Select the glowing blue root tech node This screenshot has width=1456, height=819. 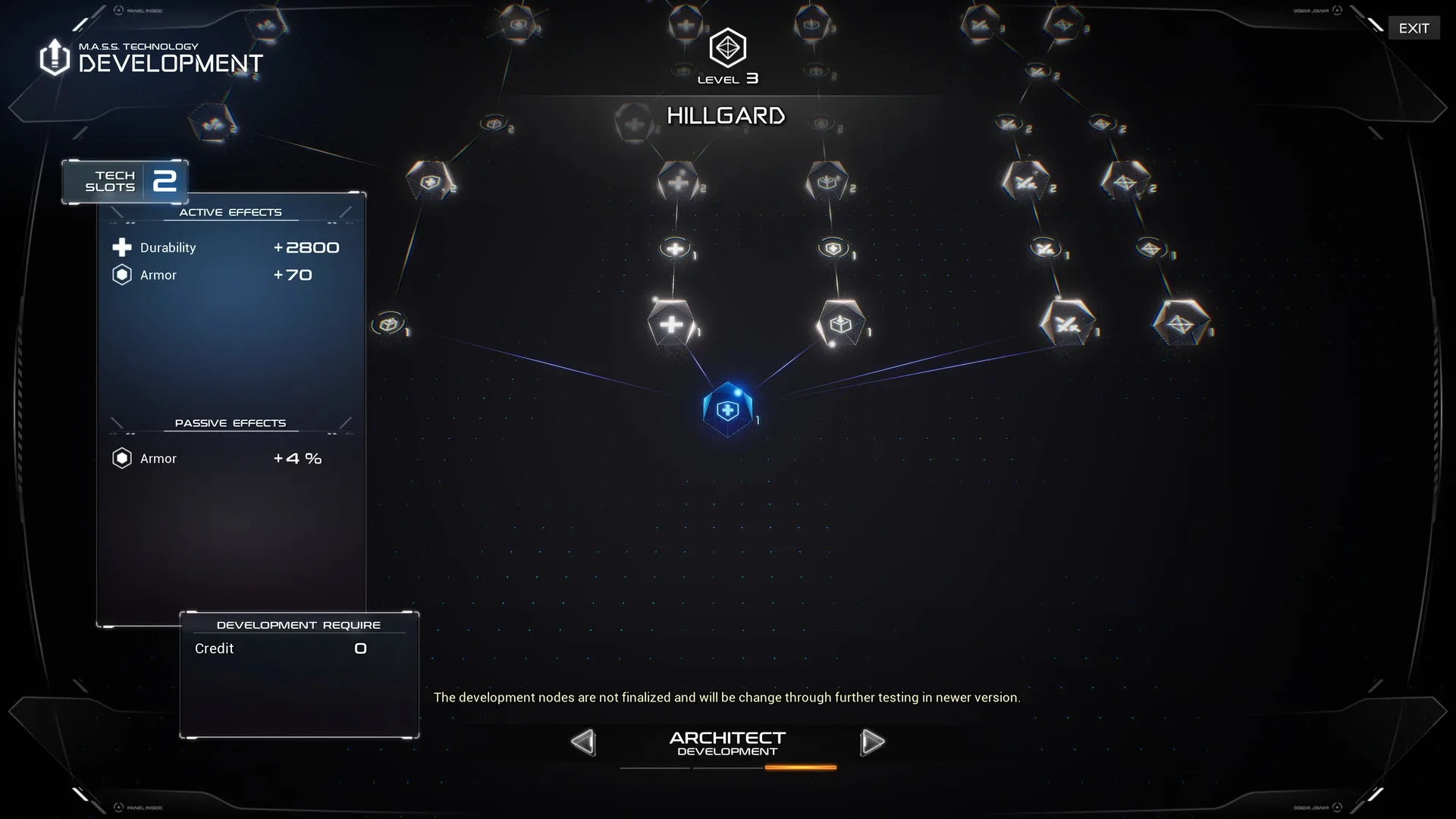728,409
